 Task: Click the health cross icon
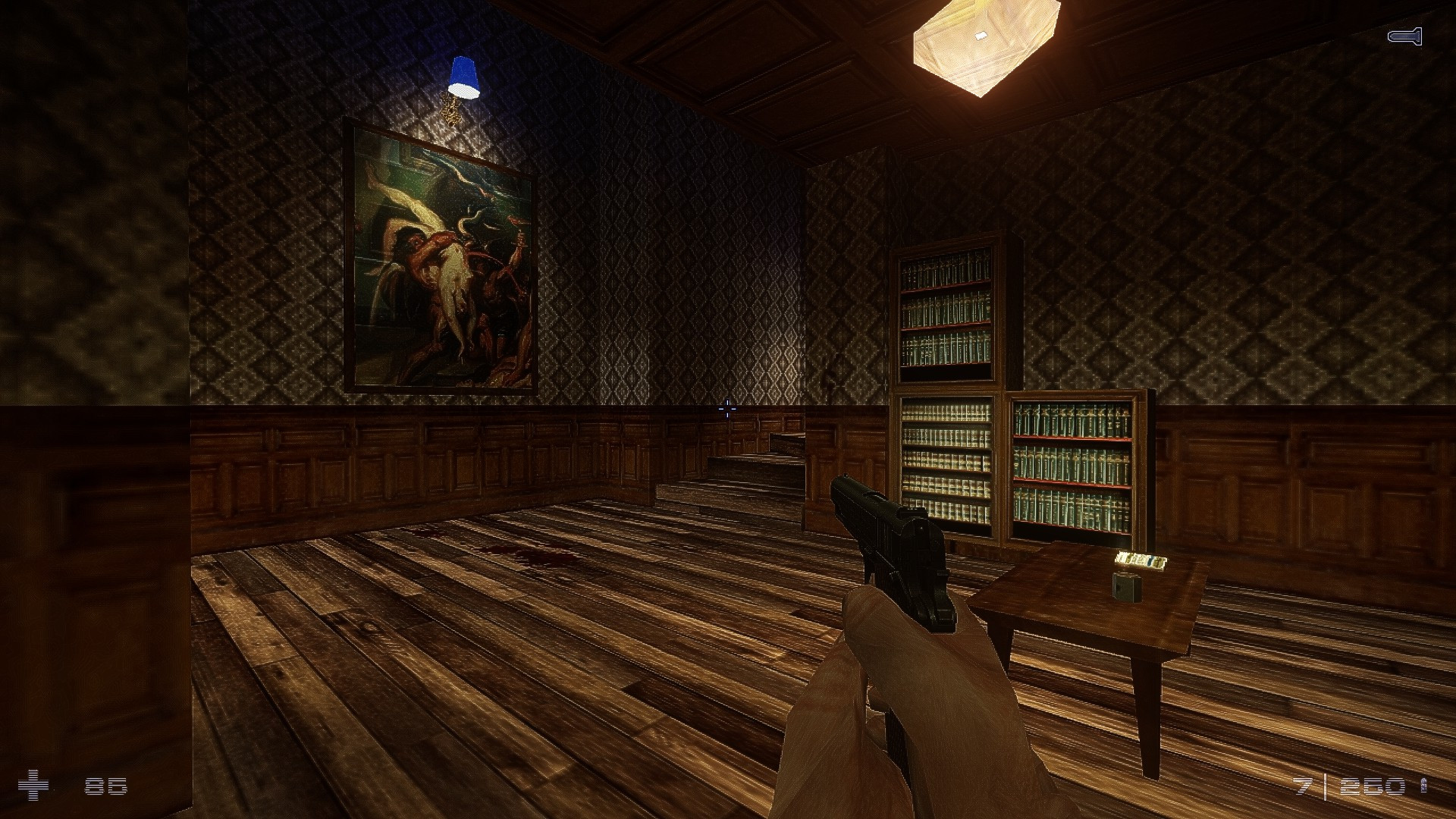pyautogui.click(x=33, y=786)
